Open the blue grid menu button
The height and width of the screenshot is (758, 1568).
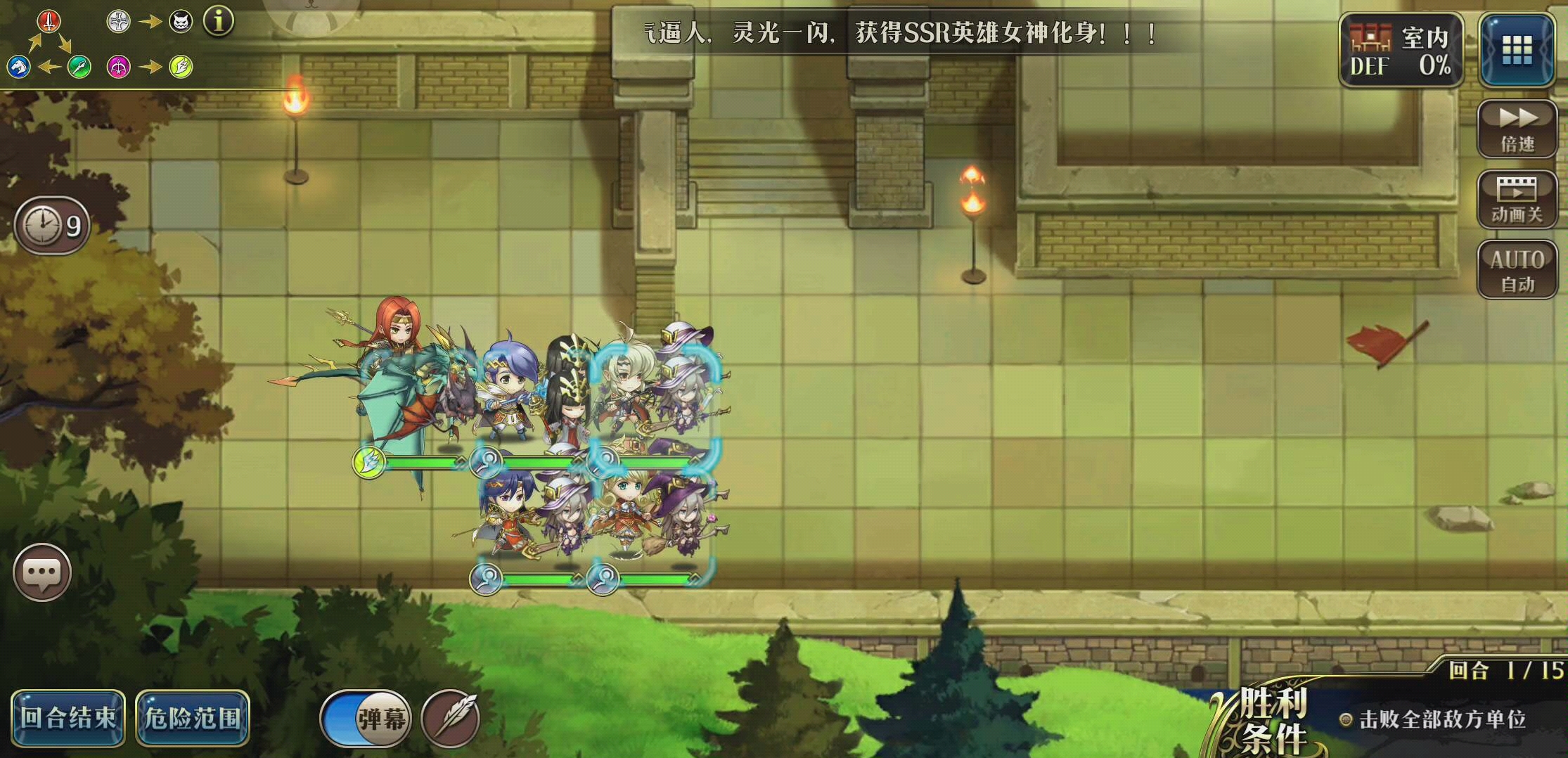pos(1517,51)
